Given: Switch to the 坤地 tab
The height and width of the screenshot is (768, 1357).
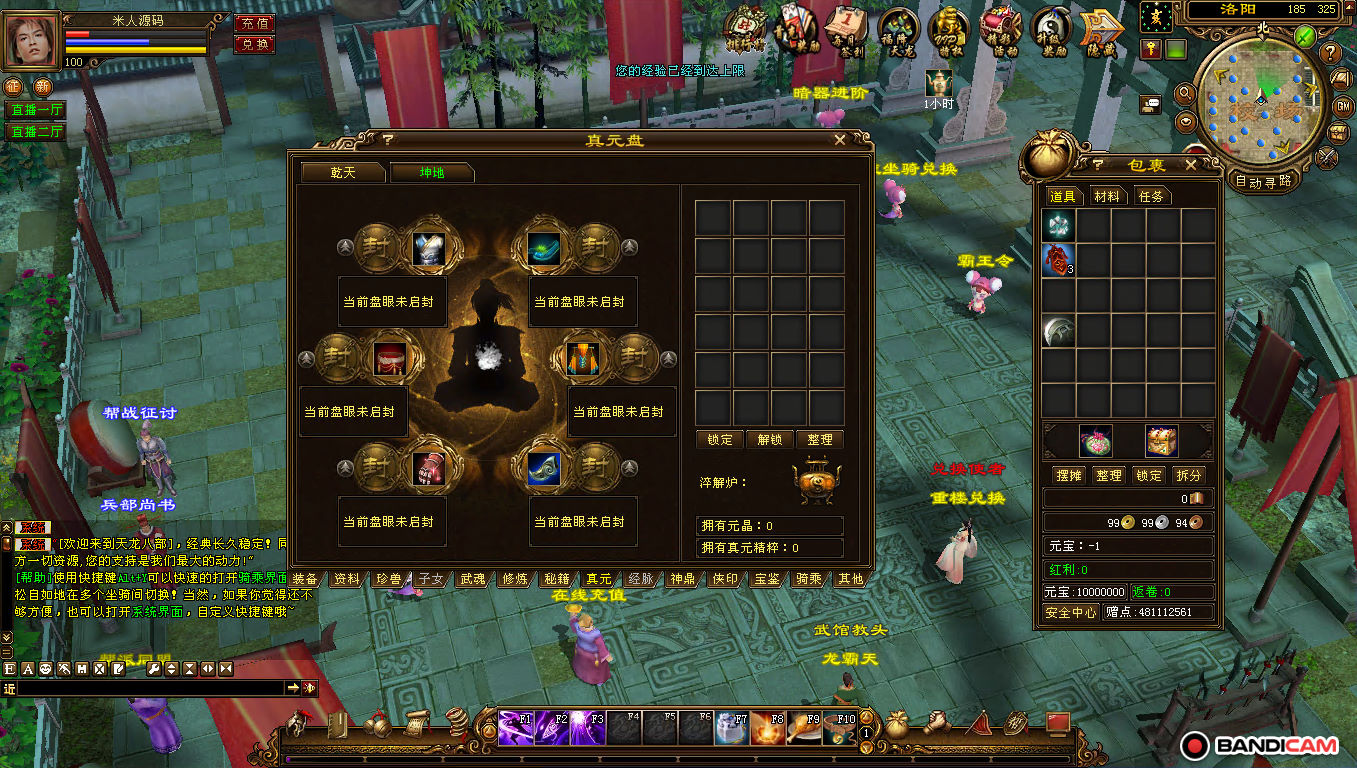Looking at the screenshot, I should [432, 172].
